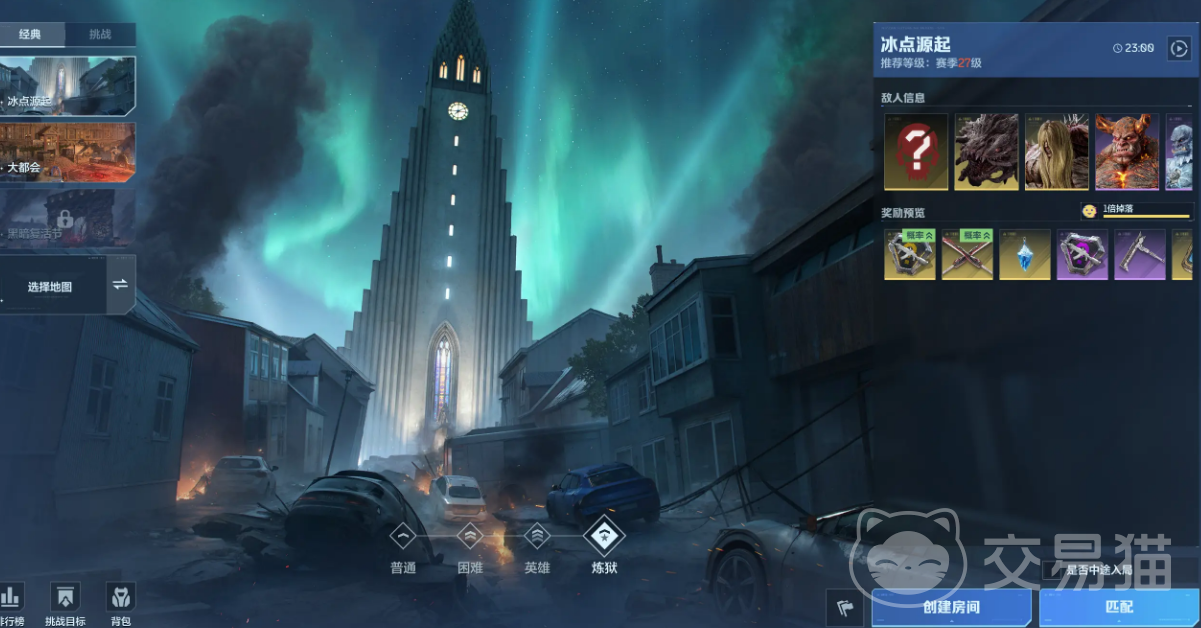This screenshot has width=1201, height=628.
Task: Inspect the blue crystal pendant reward
Action: click(x=1025, y=254)
